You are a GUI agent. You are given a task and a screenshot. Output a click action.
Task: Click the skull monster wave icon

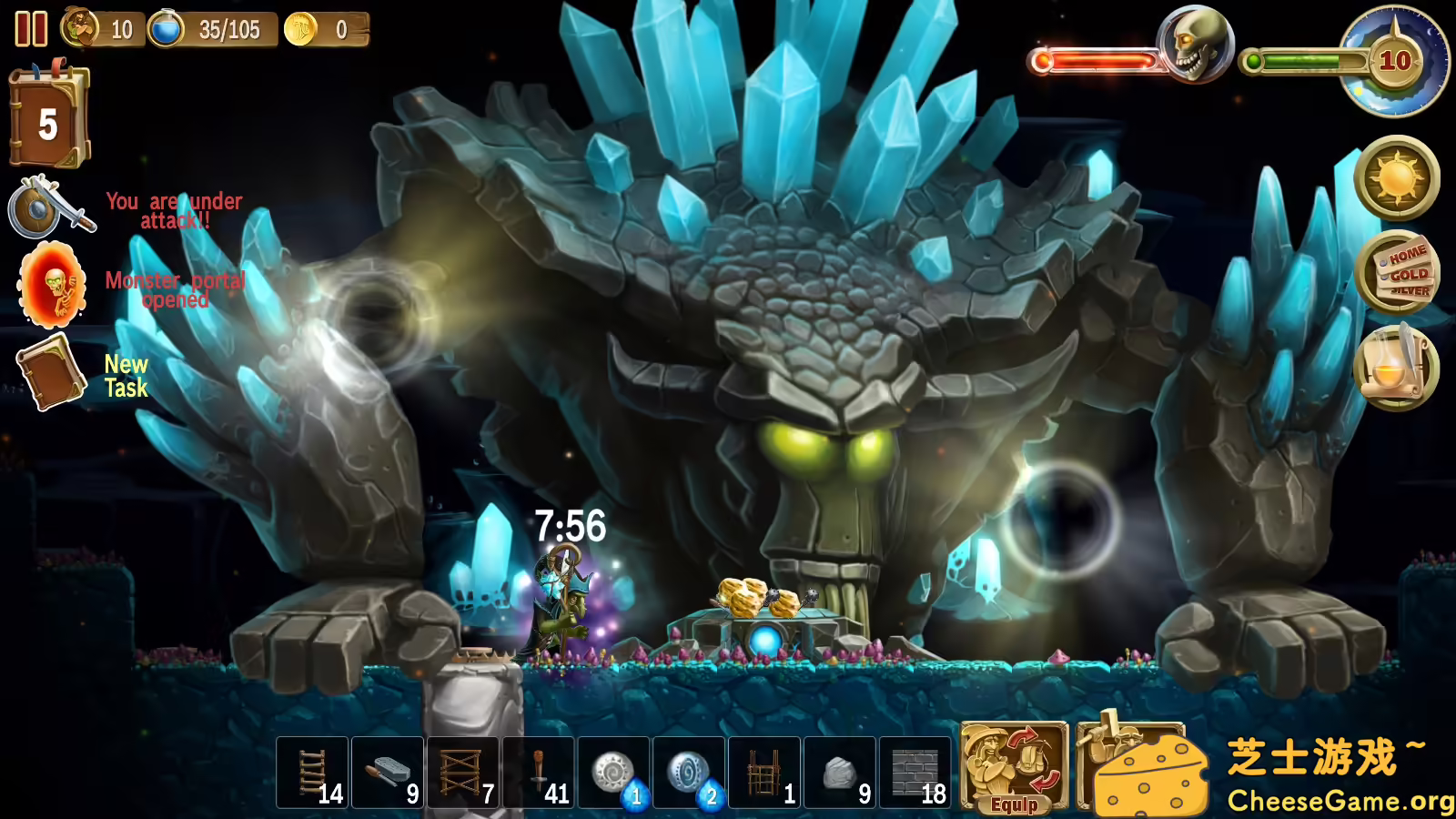click(x=1195, y=44)
